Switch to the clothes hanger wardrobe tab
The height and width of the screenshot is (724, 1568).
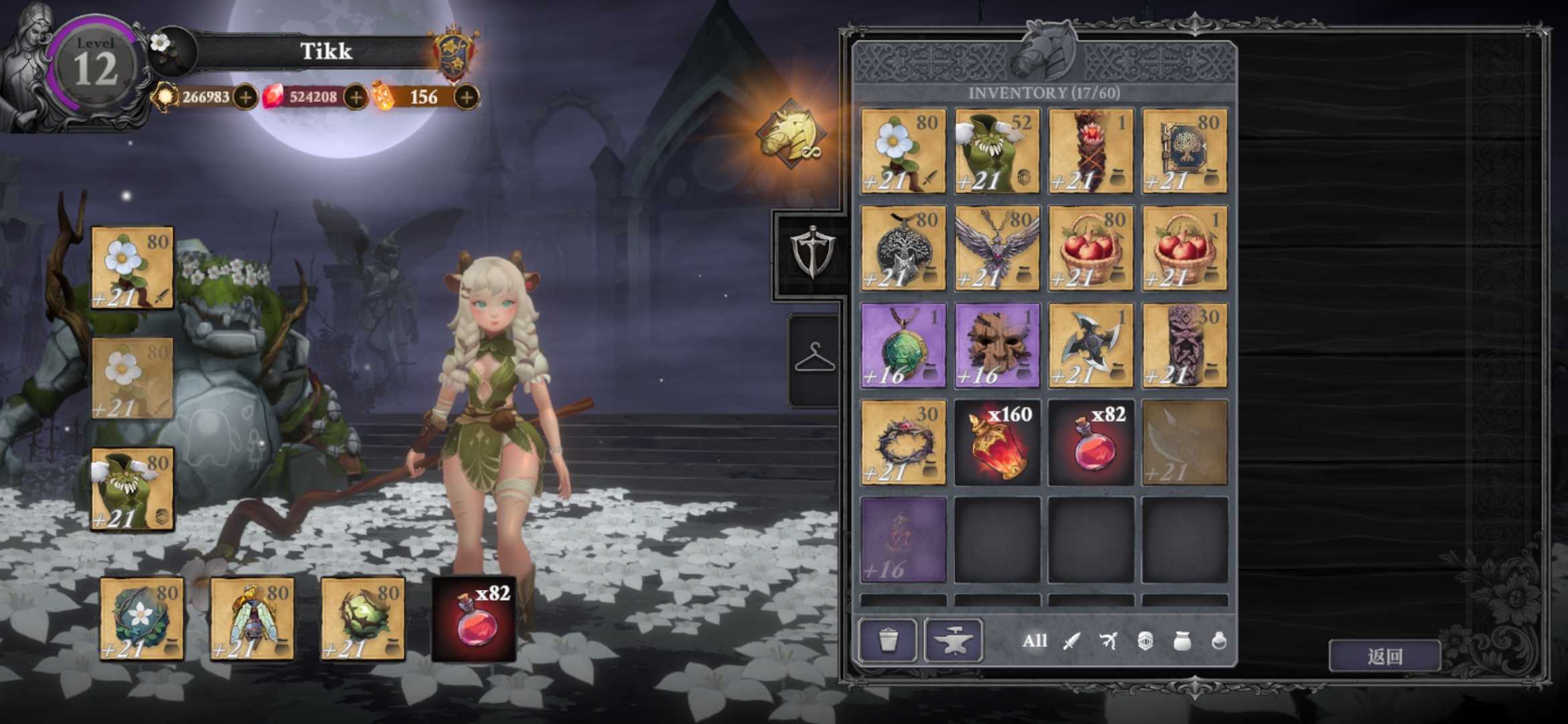tap(814, 358)
